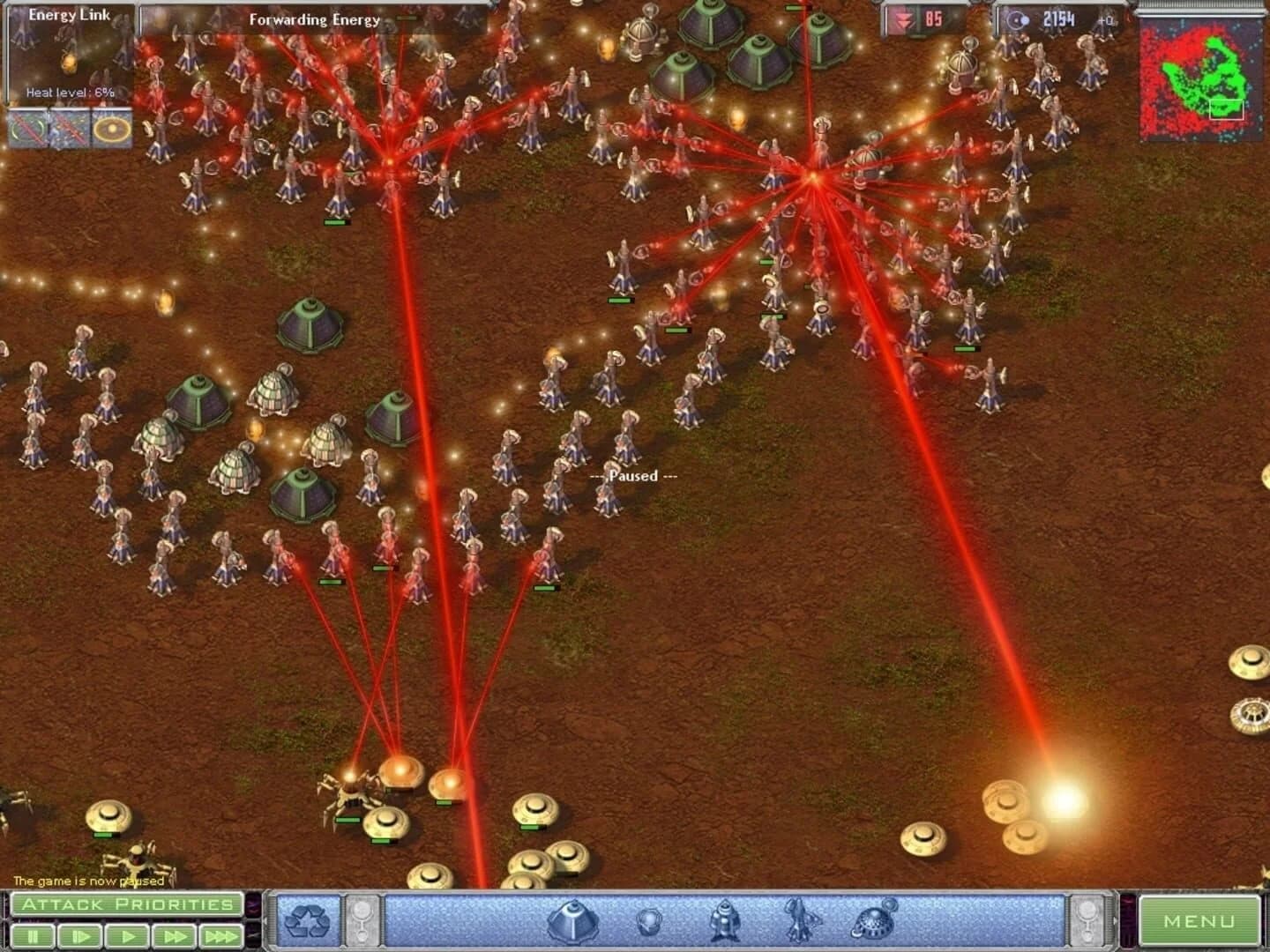The height and width of the screenshot is (952, 1270).
Task: Click the minimap in the top right corner
Action: click(x=1202, y=75)
